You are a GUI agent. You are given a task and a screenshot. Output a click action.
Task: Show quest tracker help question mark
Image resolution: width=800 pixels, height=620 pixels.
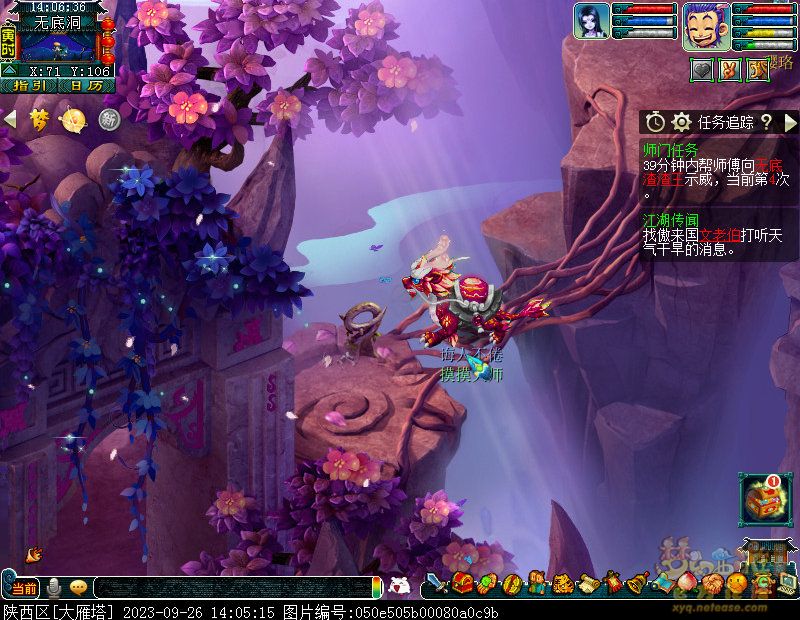tap(766, 122)
